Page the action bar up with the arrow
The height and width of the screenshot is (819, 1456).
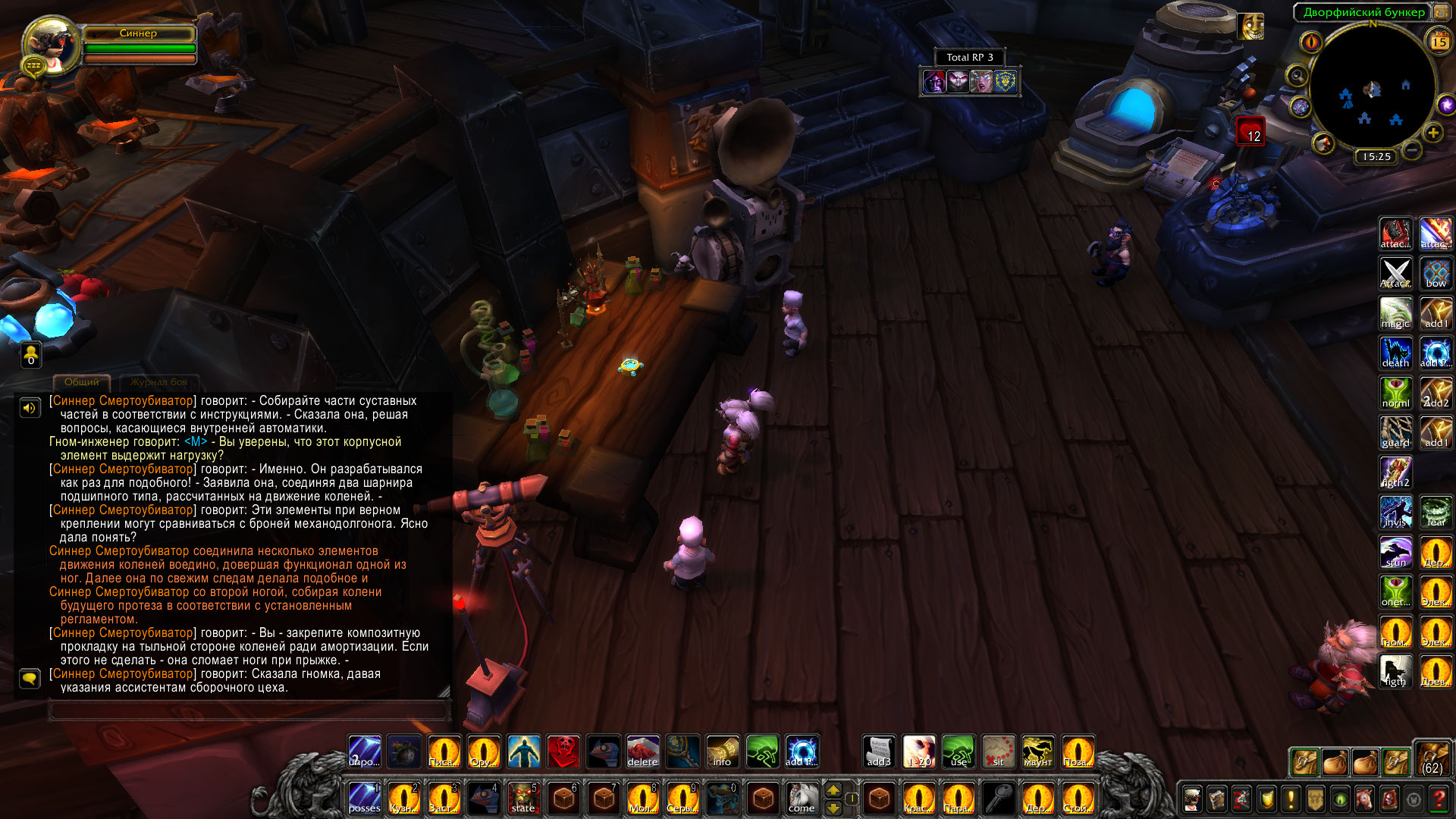[x=833, y=790]
